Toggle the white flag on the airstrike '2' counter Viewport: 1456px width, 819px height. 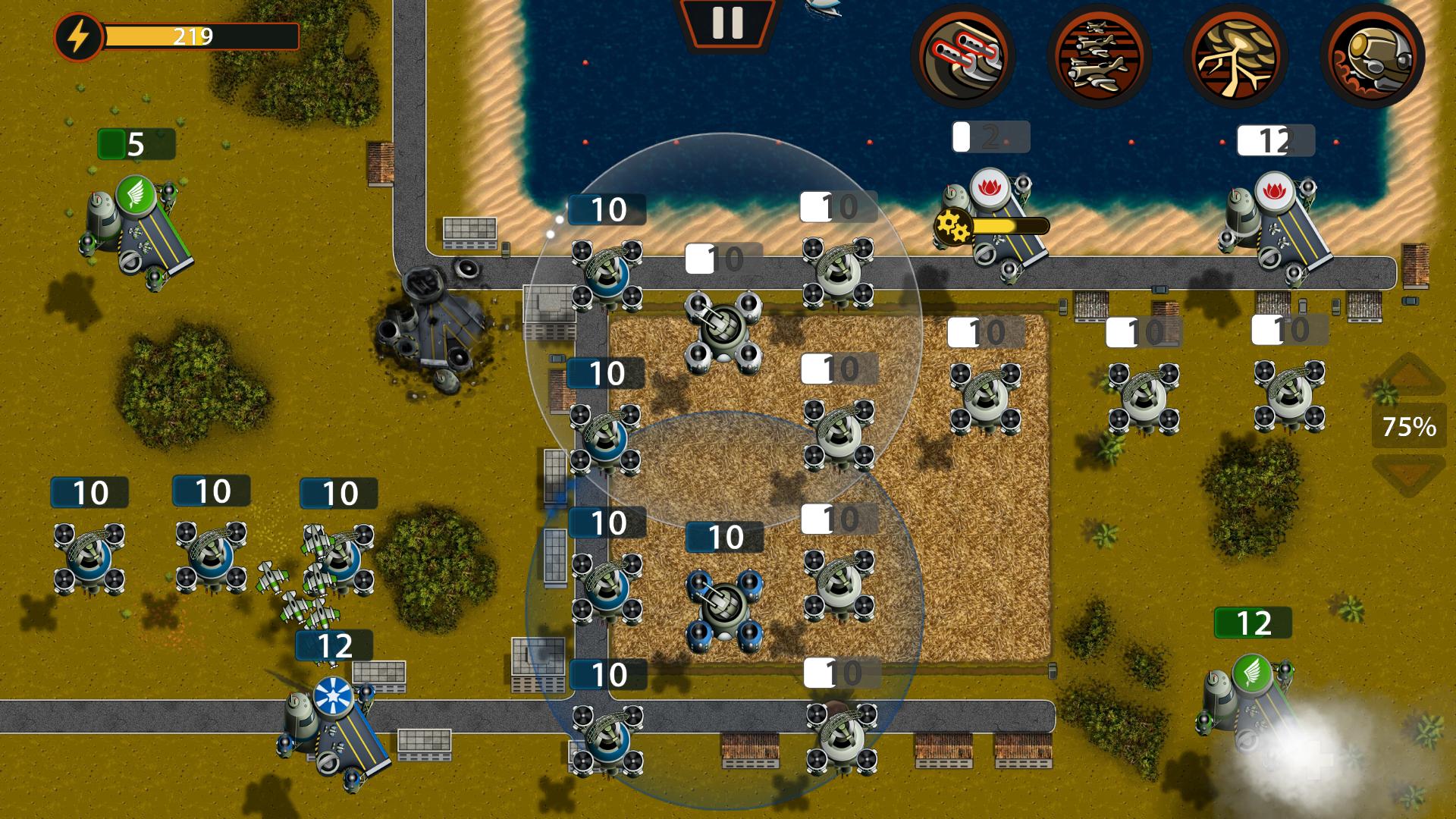tap(962, 135)
